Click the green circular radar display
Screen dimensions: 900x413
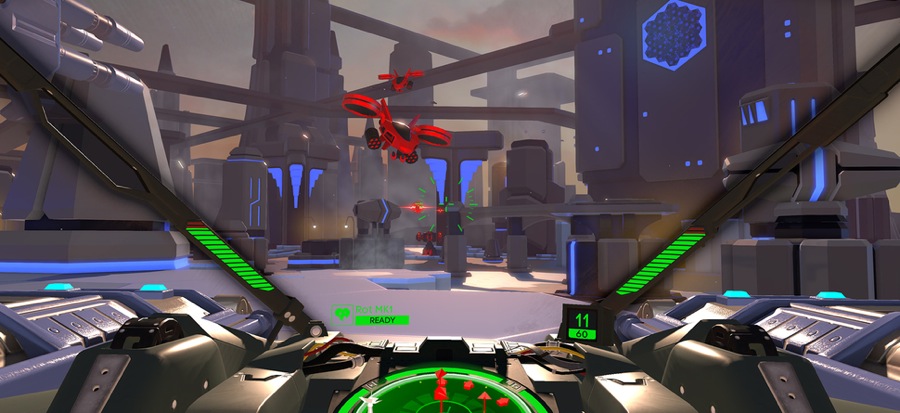click(x=448, y=392)
